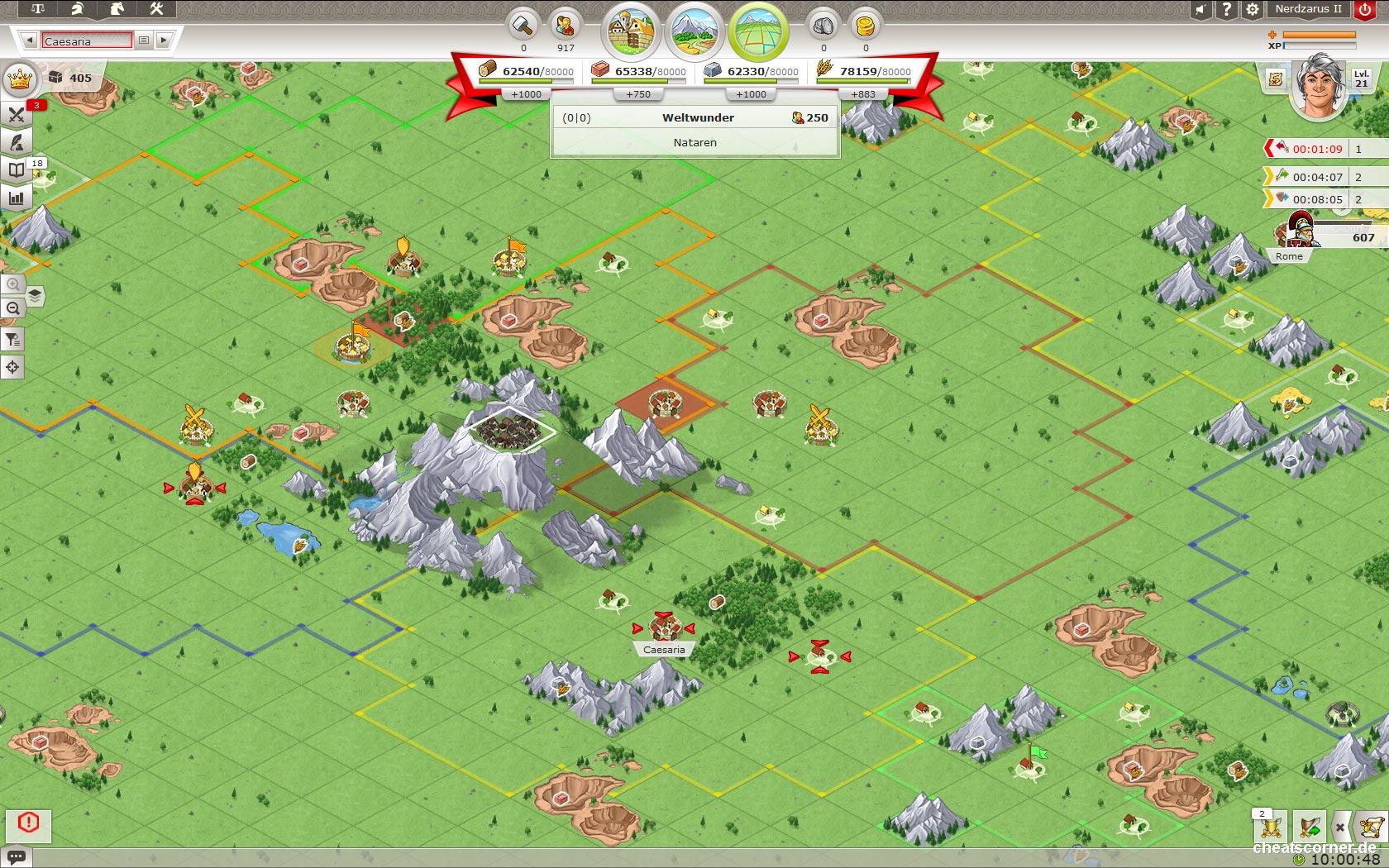Go to previous village with the left arrow
This screenshot has width=1389, height=868.
coord(31,39)
